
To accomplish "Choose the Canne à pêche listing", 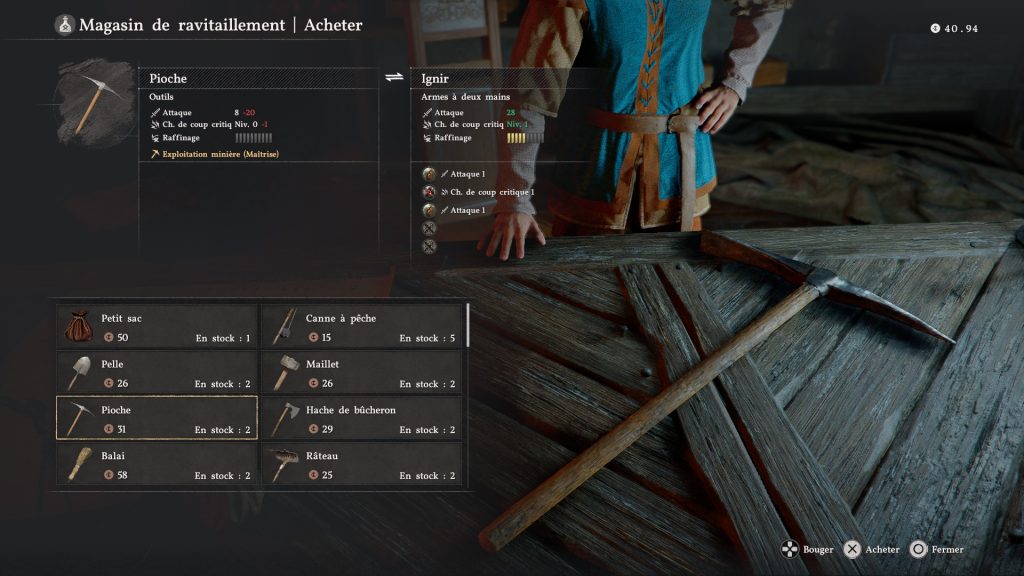I will pyautogui.click(x=361, y=327).
